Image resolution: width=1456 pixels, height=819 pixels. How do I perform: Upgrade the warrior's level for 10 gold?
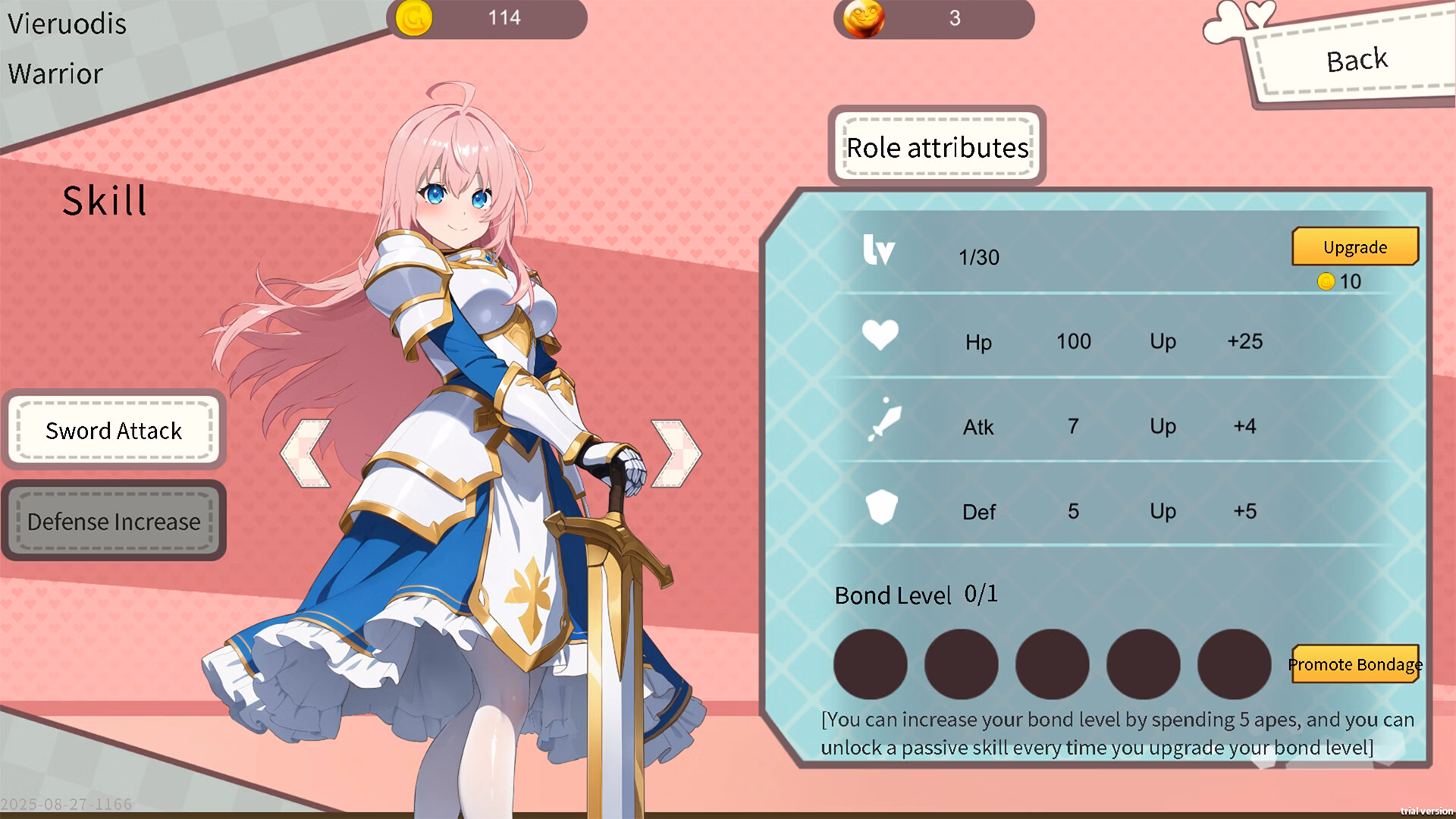click(1354, 247)
